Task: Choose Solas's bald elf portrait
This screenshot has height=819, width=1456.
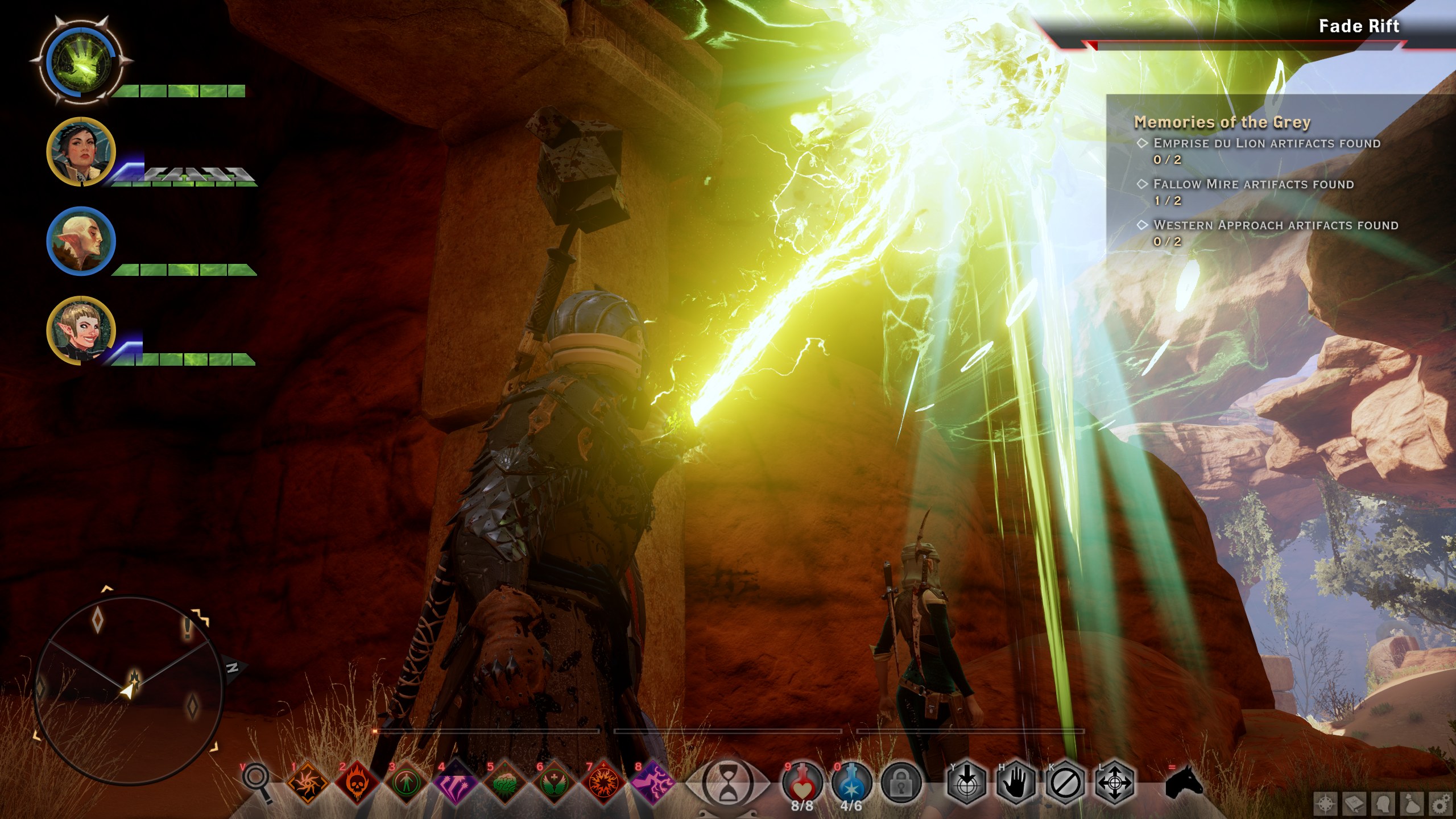Action: [81, 241]
